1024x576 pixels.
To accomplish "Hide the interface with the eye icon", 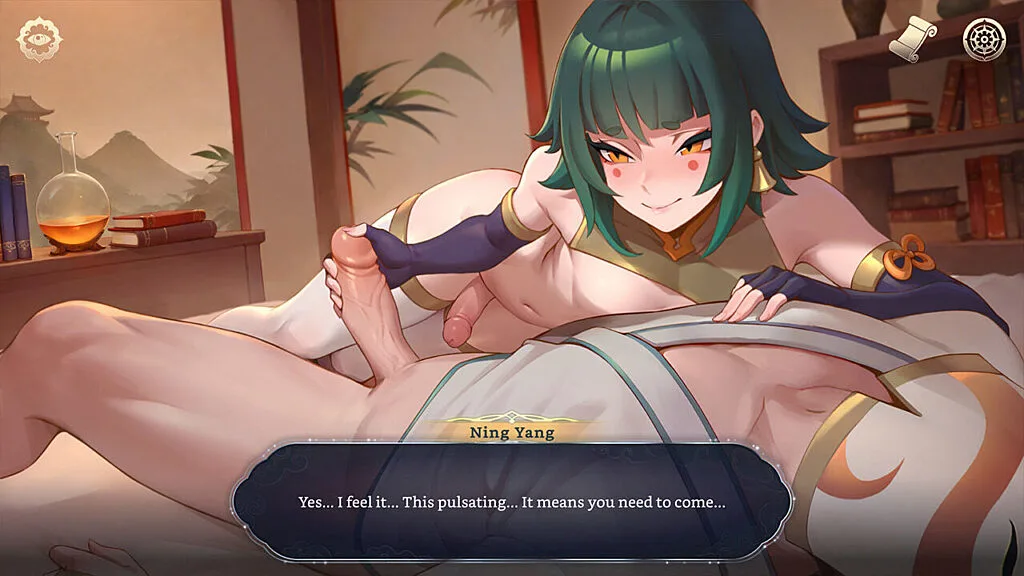I will 39,39.
